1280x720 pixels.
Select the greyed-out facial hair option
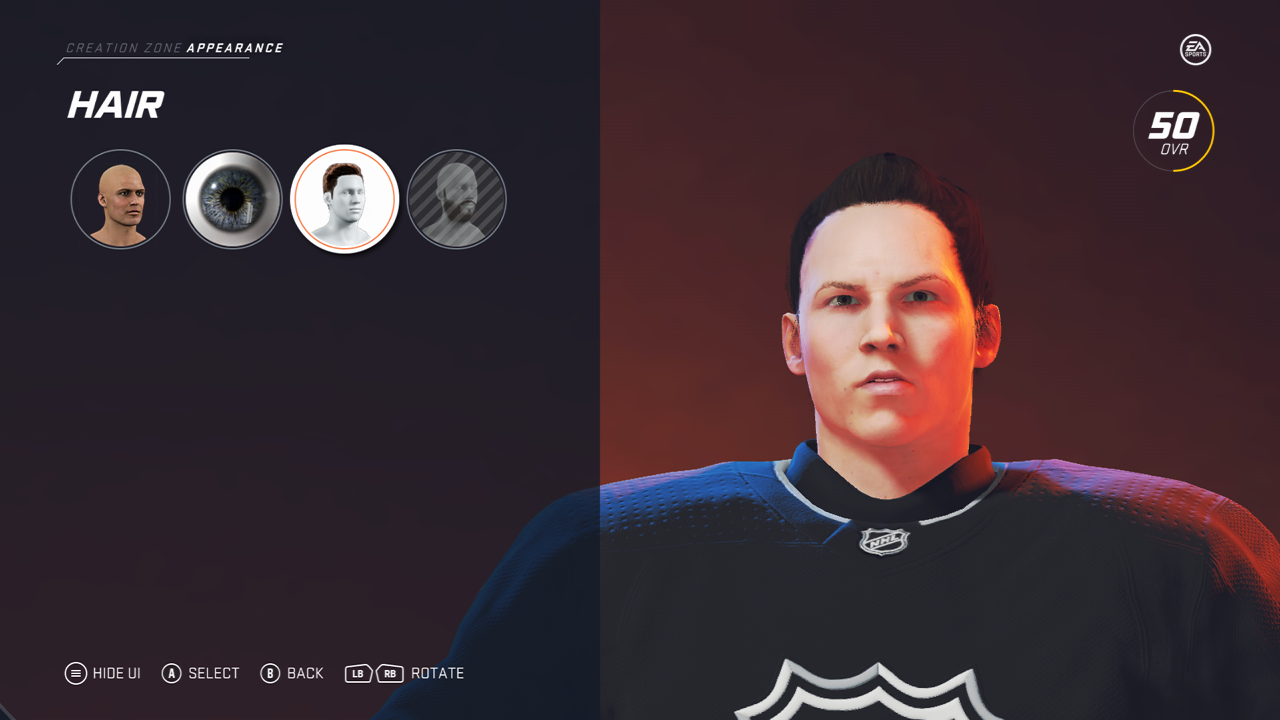click(x=456, y=200)
